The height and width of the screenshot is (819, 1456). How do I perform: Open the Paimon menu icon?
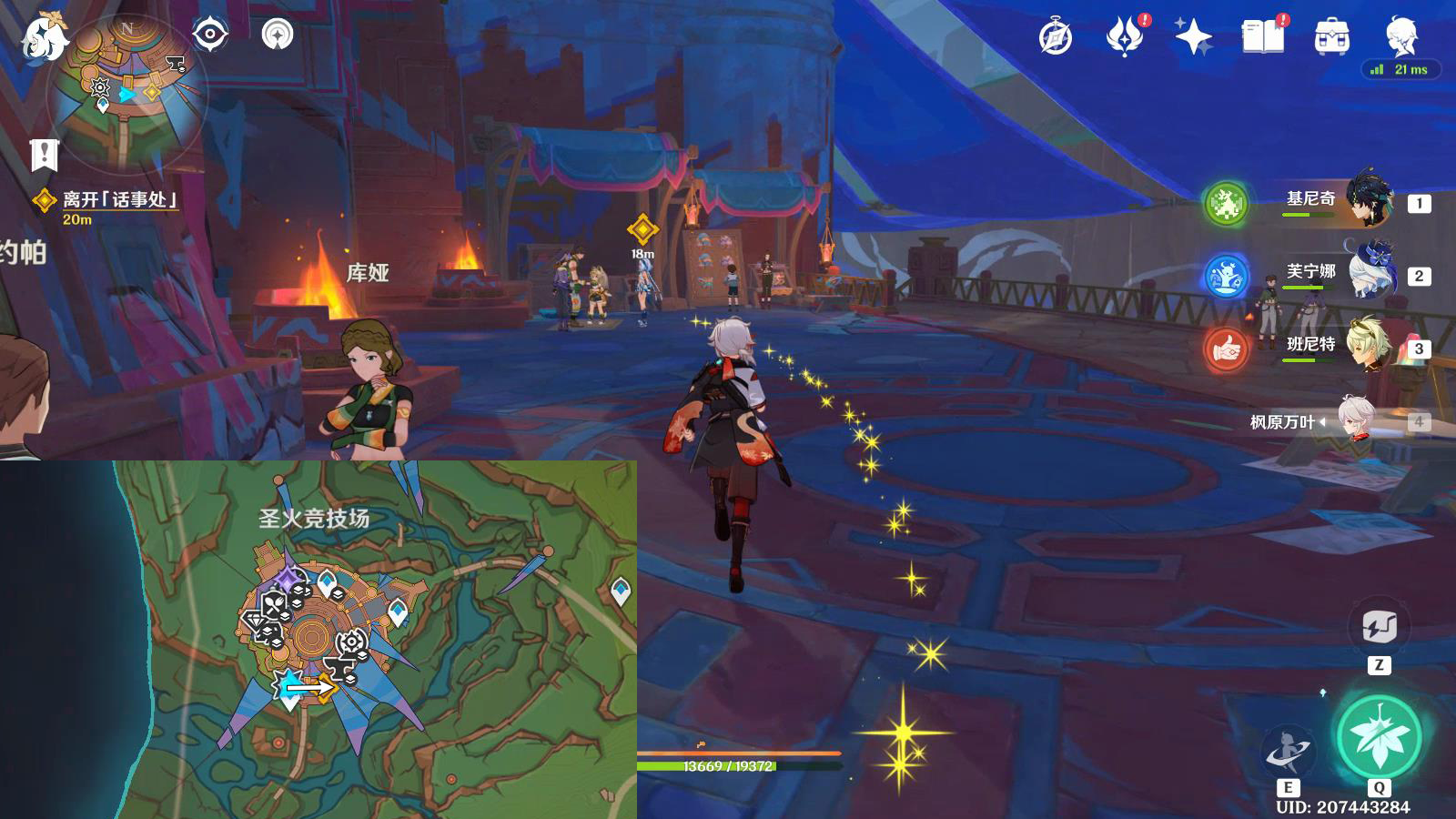coord(45,38)
